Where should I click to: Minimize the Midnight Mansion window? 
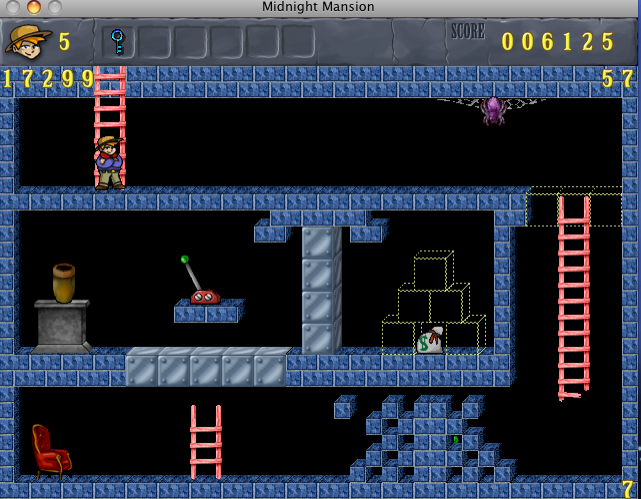34,7
